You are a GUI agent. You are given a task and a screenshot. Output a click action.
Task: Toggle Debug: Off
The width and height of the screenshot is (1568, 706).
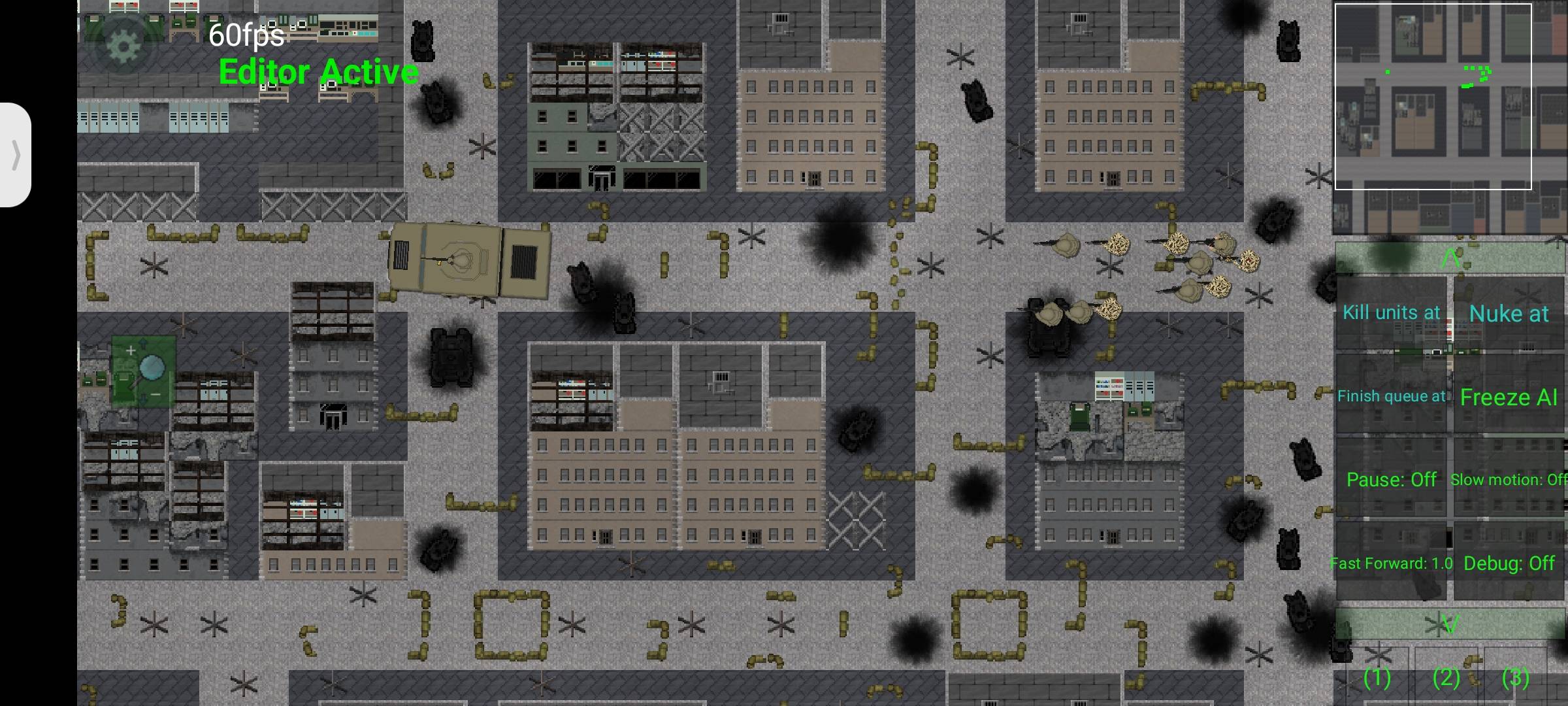1509,563
